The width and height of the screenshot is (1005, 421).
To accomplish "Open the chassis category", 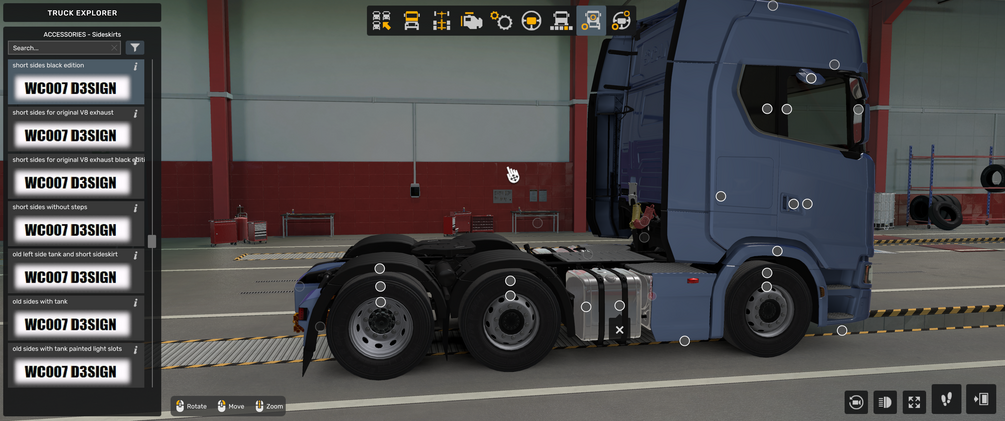I will coord(441,20).
